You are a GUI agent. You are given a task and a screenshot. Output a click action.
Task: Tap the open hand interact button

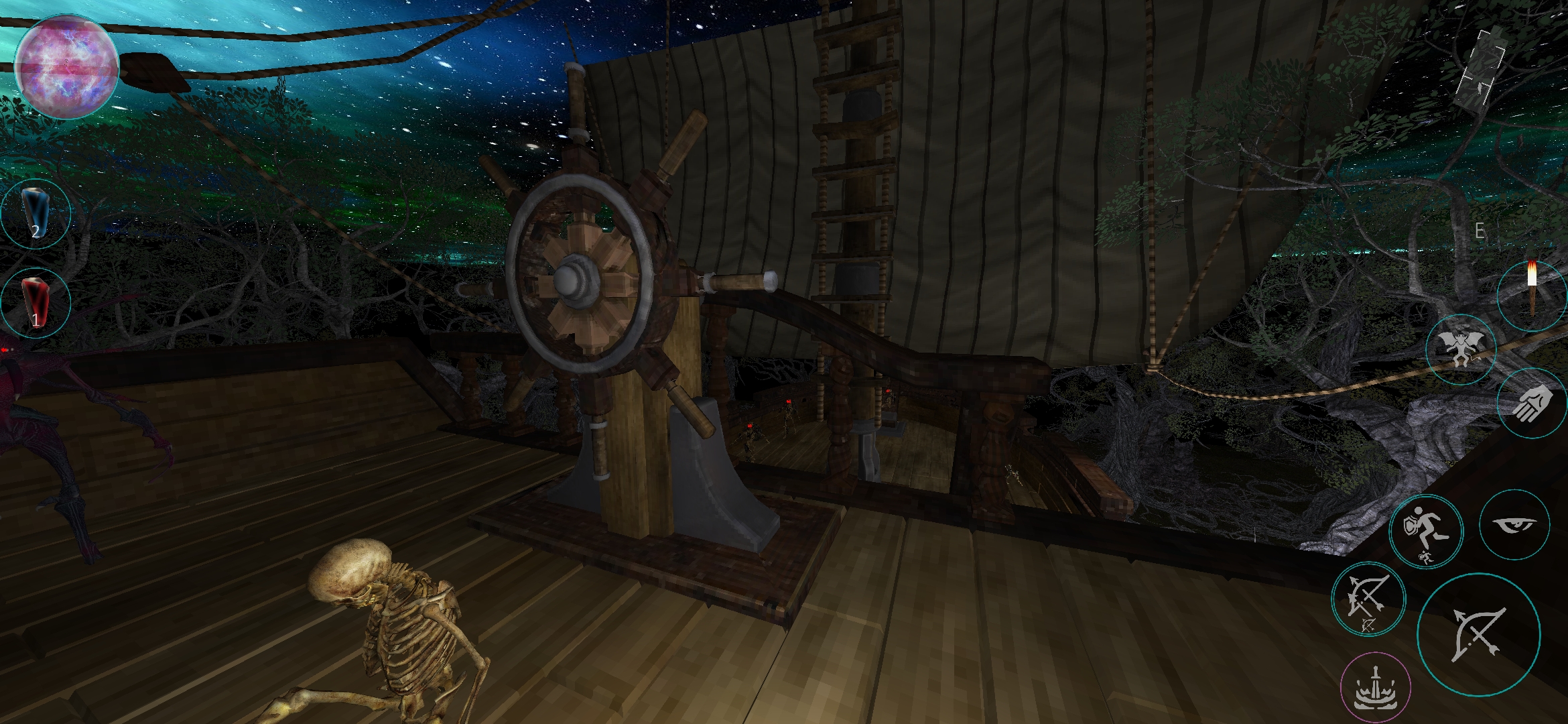point(1532,404)
